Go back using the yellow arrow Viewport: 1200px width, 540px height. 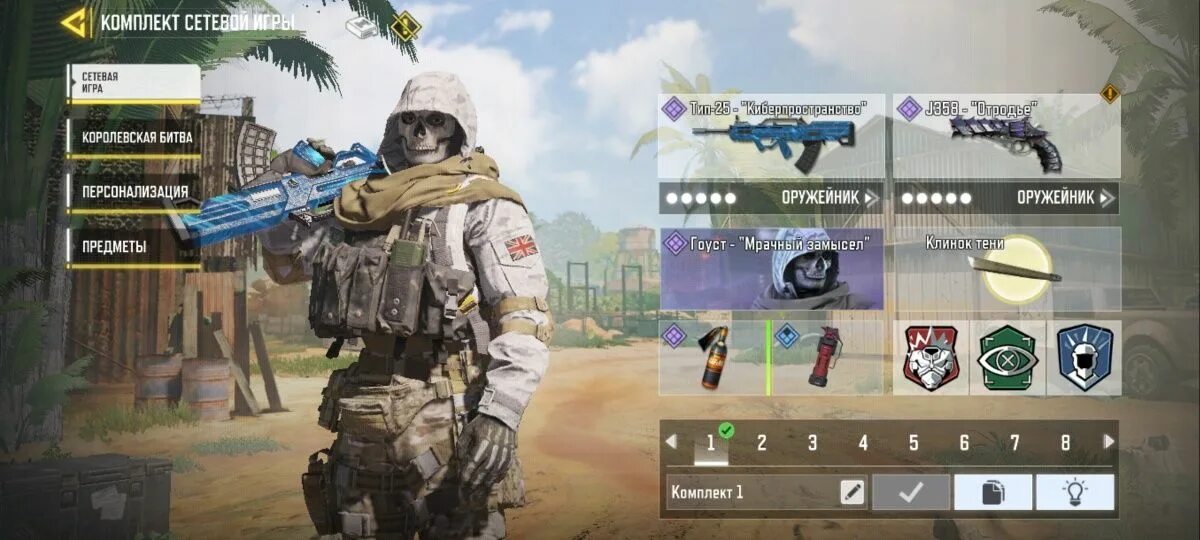coord(73,22)
